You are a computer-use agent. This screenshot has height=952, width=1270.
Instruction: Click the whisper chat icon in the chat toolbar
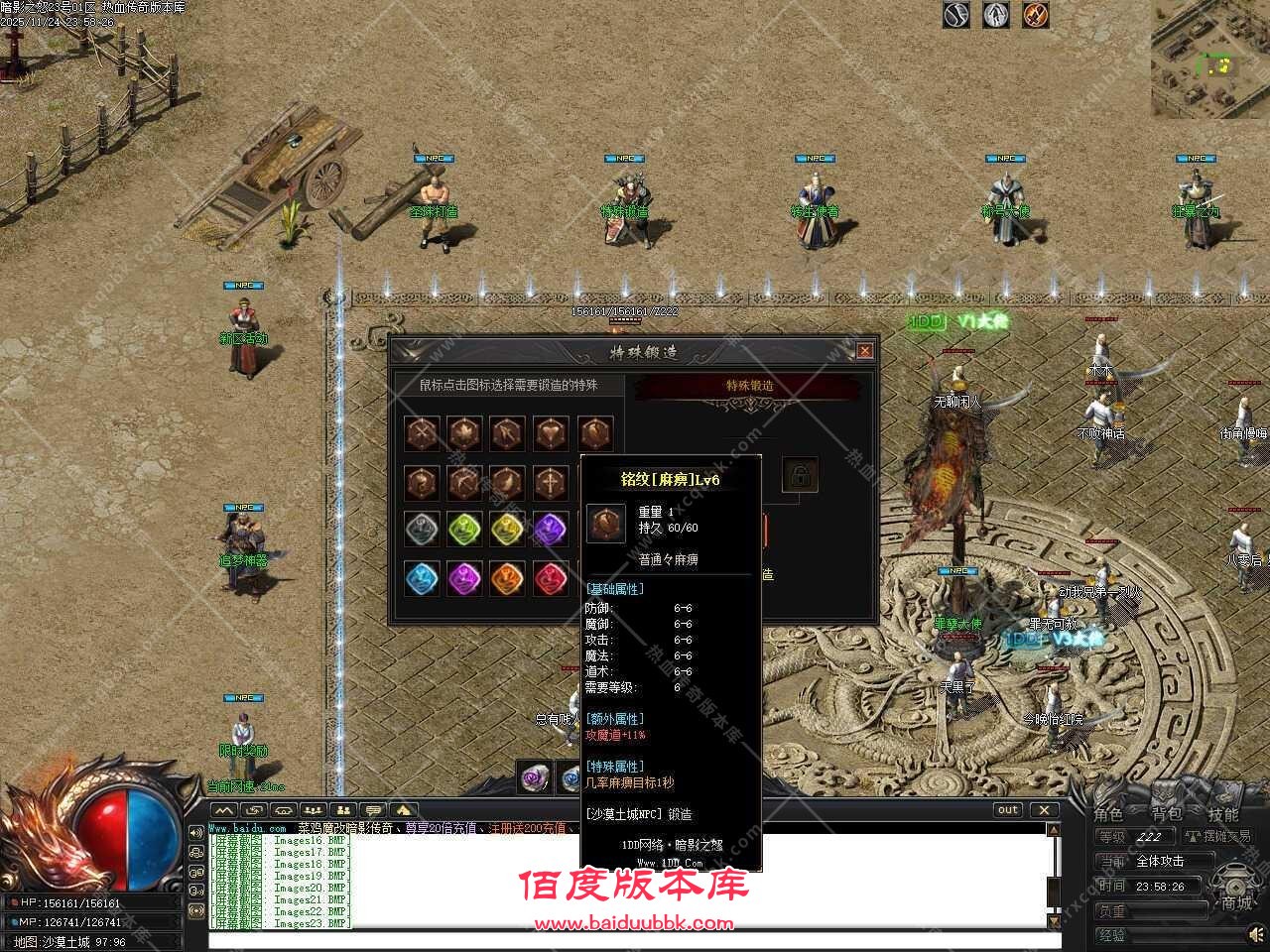click(x=372, y=811)
